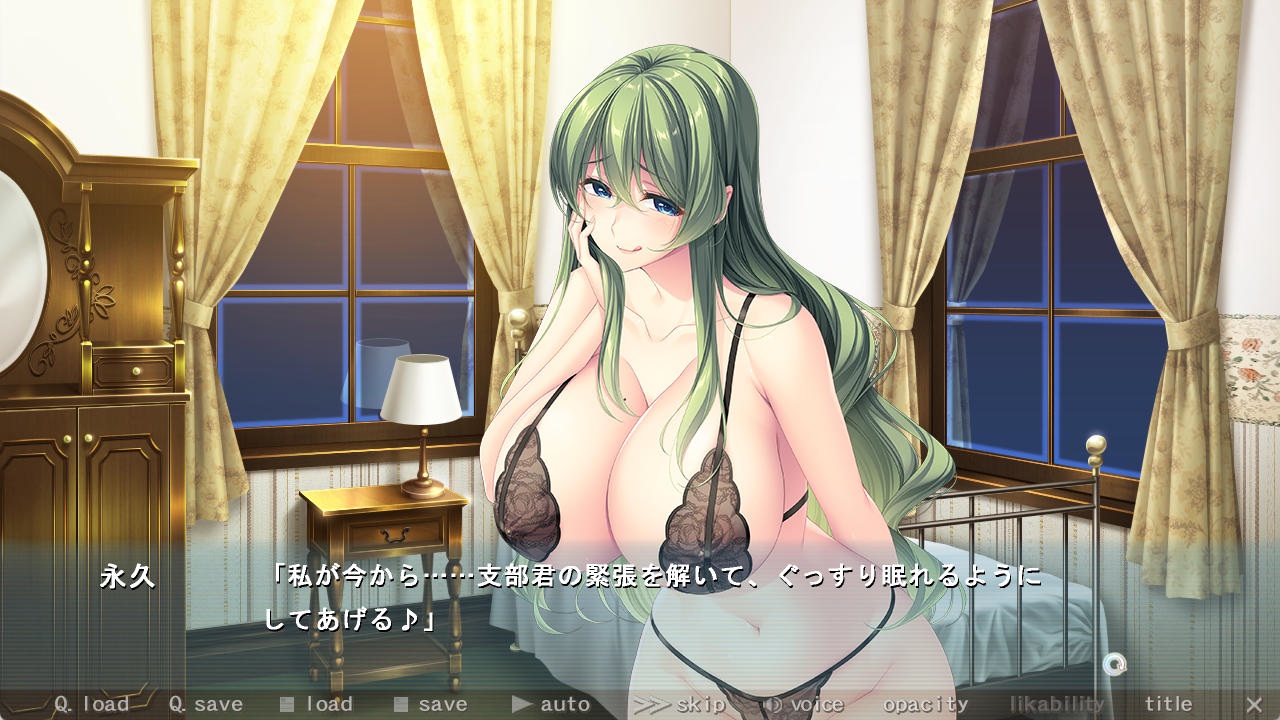Viewport: 1280px width, 720px height.
Task: Adjust text box opacity
Action: point(925,704)
